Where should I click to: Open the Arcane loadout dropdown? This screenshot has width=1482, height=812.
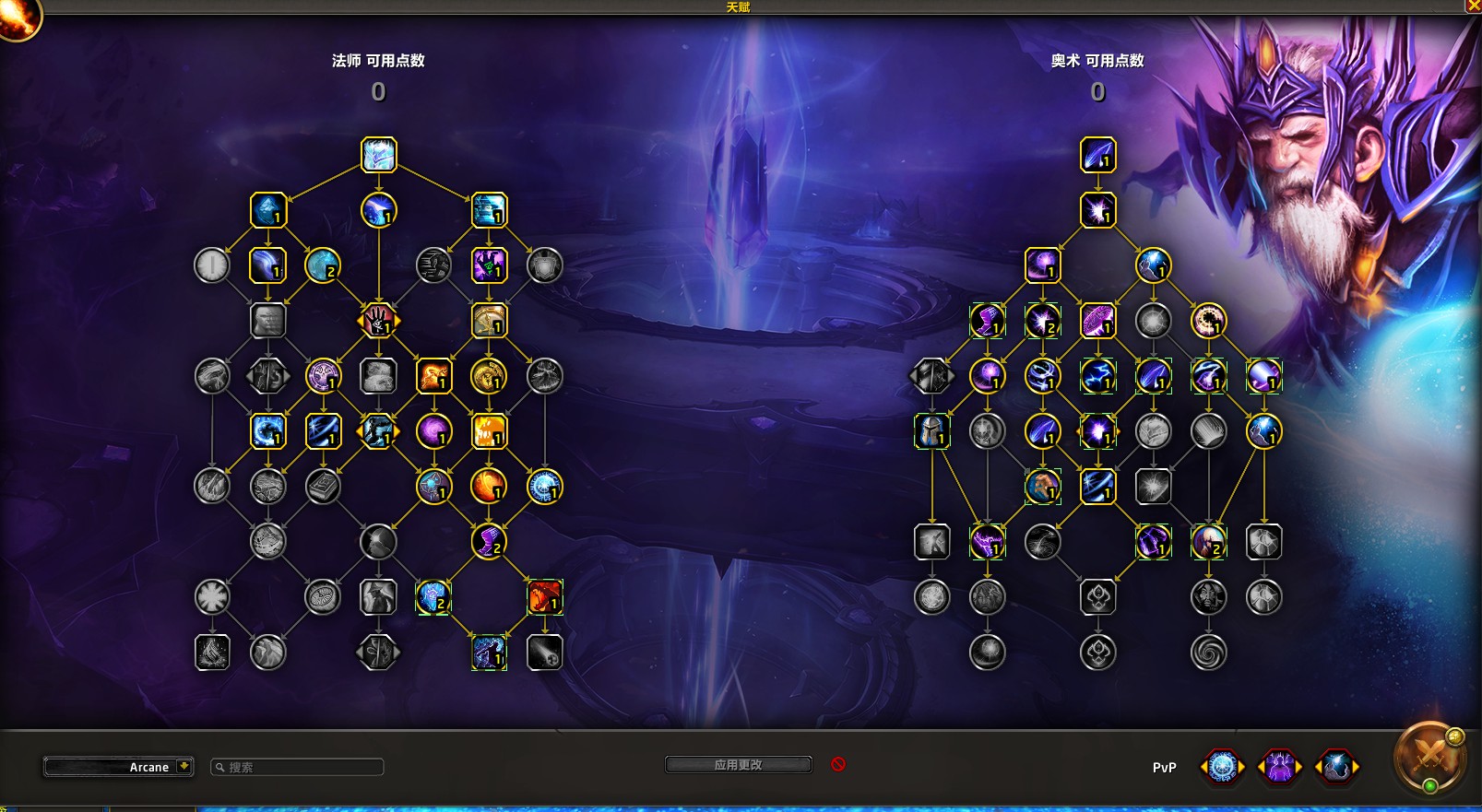pos(118,766)
